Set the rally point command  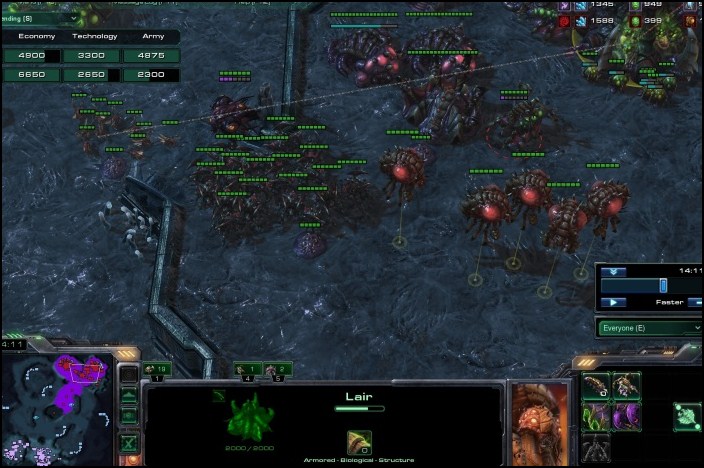pyautogui.click(x=686, y=414)
